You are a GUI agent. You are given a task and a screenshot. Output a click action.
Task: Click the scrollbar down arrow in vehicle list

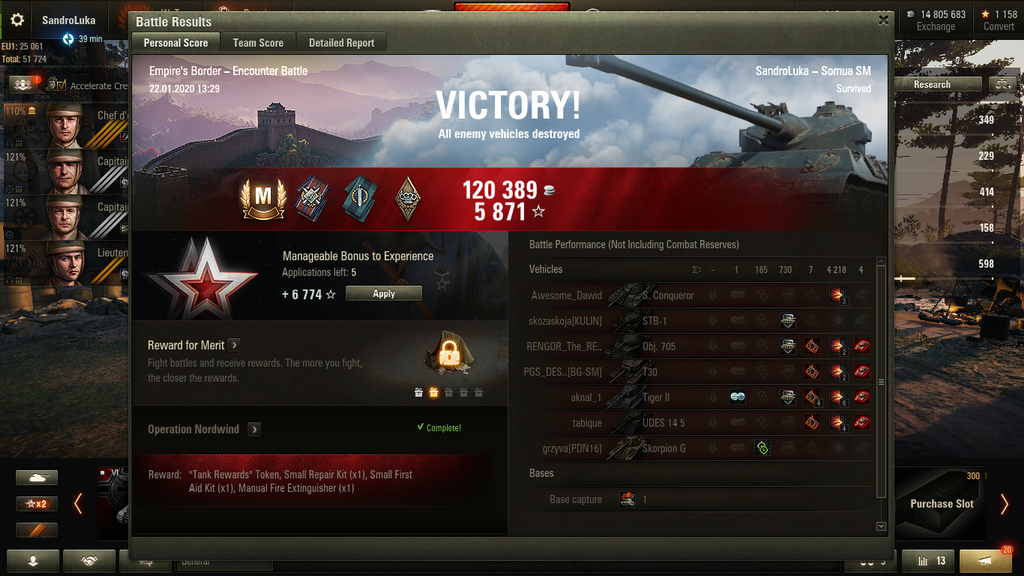click(881, 525)
